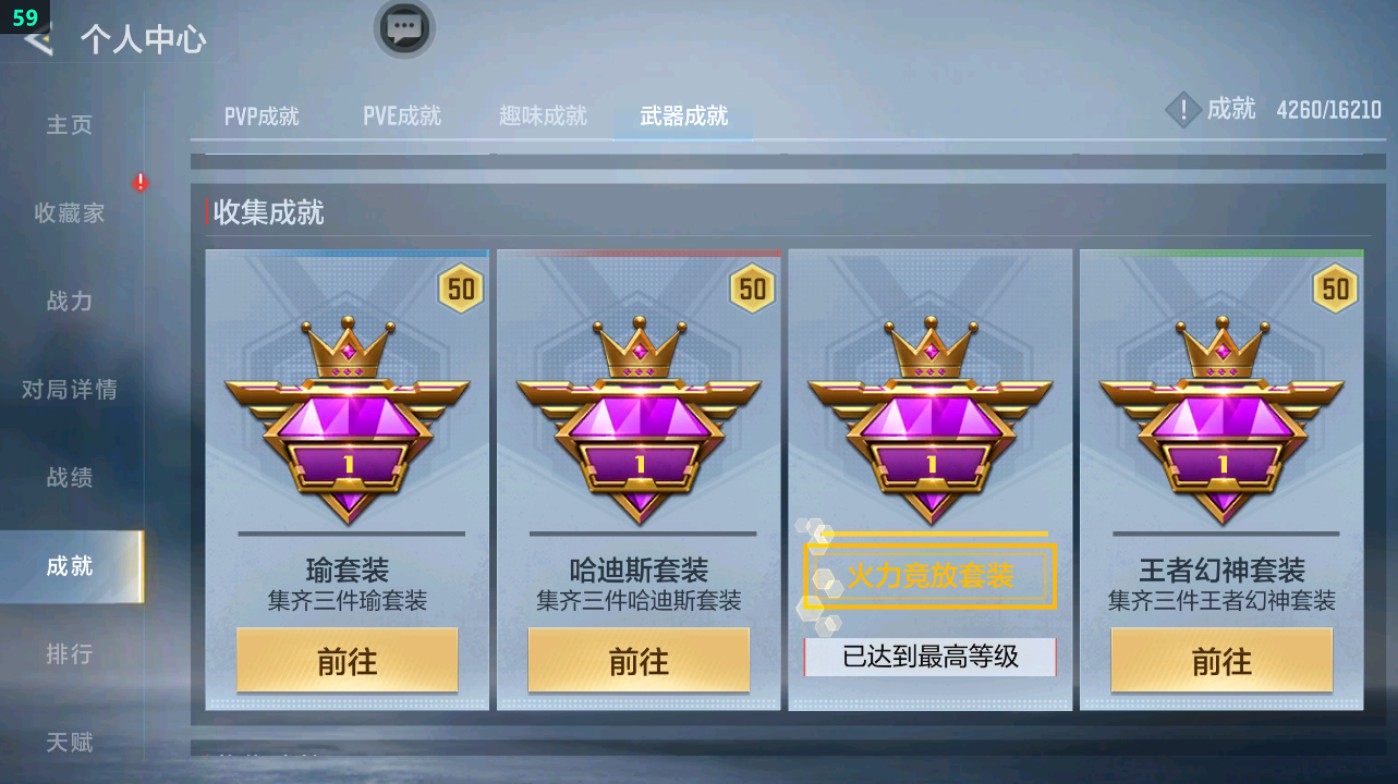Image resolution: width=1398 pixels, height=784 pixels.
Task: Click the achievement diamond icon next to 成就 counter
Action: pos(1183,110)
